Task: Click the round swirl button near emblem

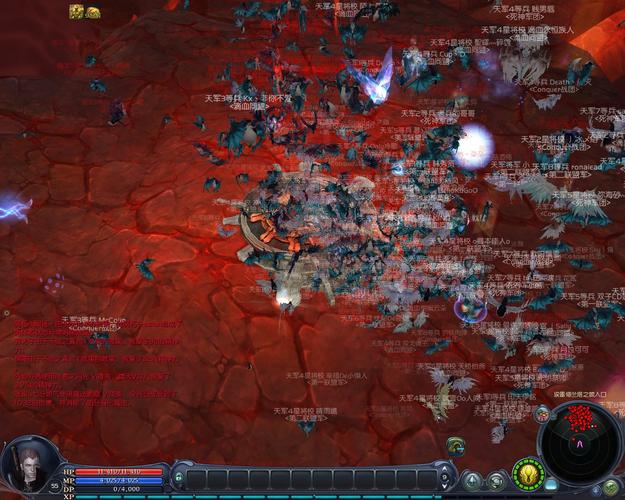Action: click(496, 479)
